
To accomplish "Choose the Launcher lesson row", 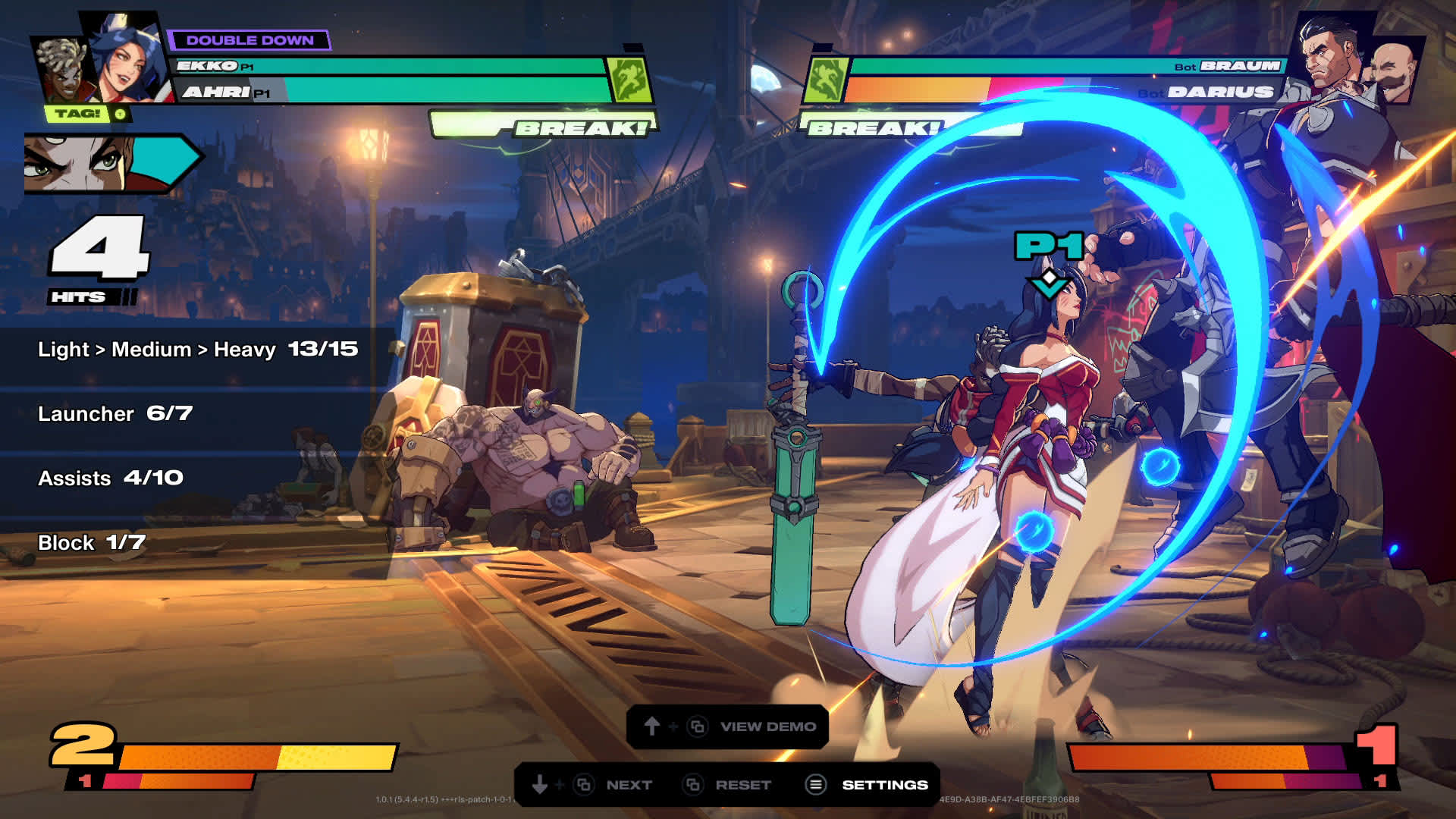I will 115,414.
